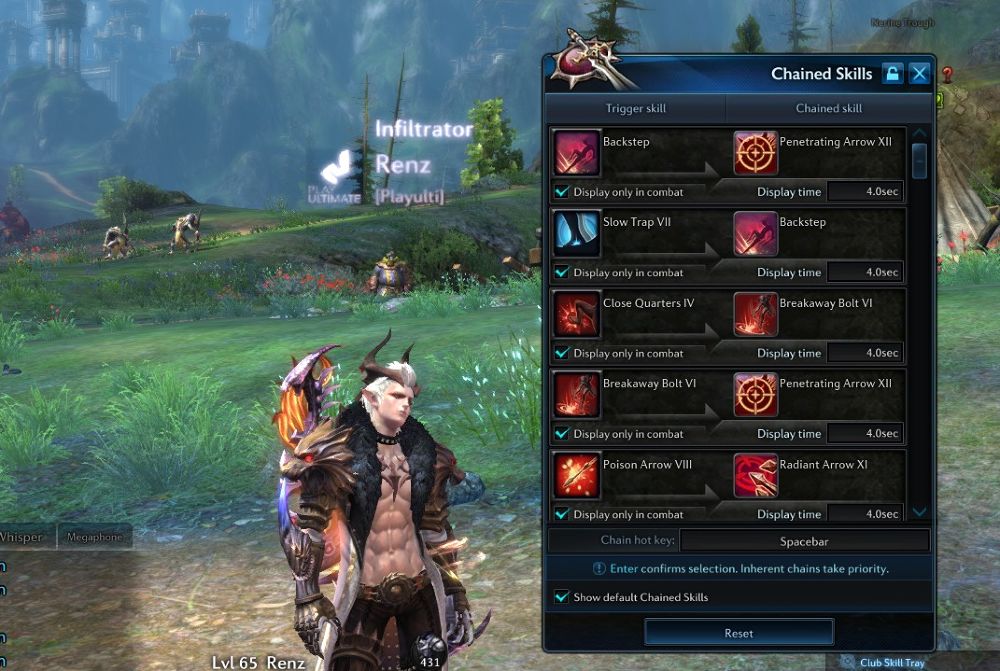1000x671 pixels.
Task: Select the Poison Arrow VIII trigger icon
Action: pos(577,475)
